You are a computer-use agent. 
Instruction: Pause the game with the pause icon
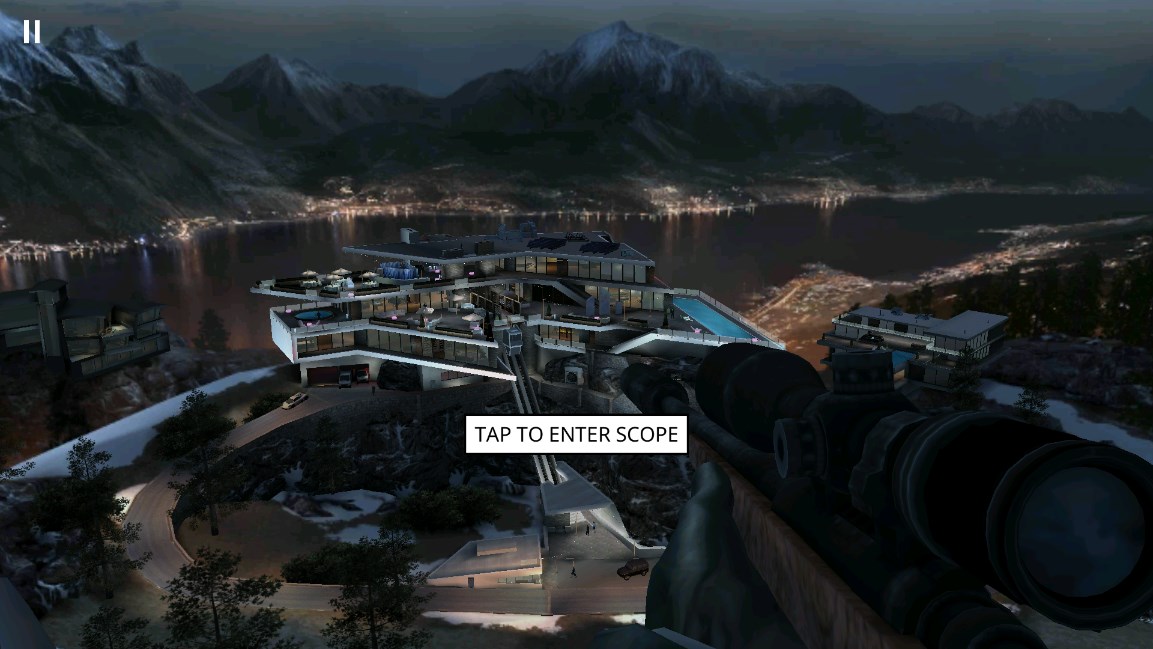point(32,32)
